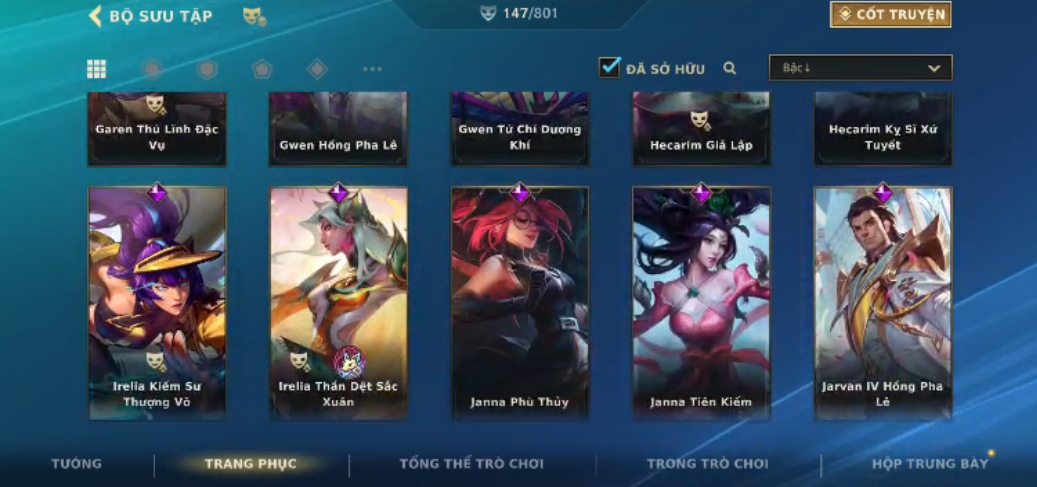Screen dimensions: 1037x487
Task: Select the Hecarim Giả Lập skin card
Action: click(x=701, y=129)
